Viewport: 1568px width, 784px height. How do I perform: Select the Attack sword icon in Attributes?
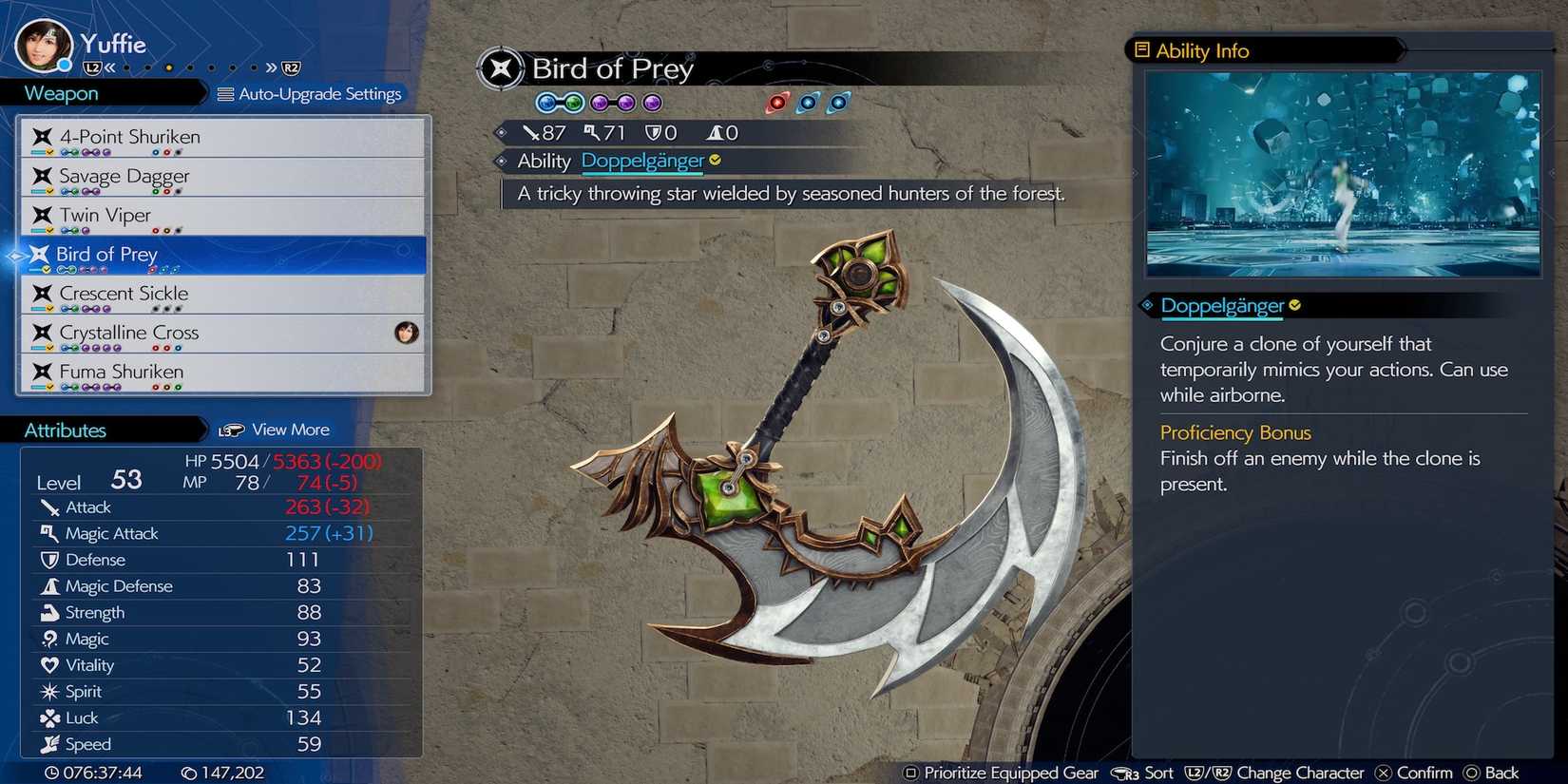49,507
